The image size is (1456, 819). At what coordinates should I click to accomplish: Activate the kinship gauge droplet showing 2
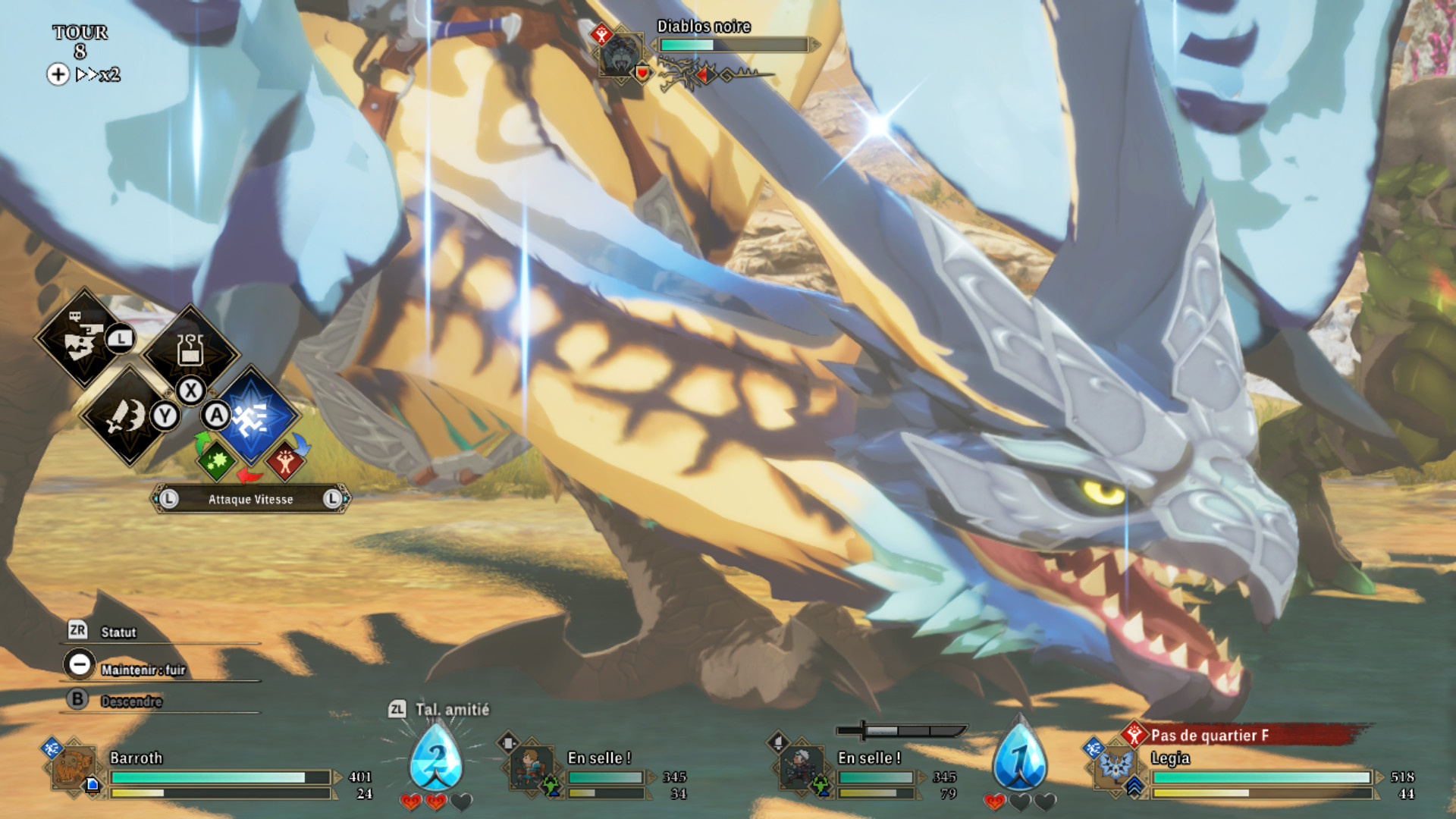coord(436,758)
